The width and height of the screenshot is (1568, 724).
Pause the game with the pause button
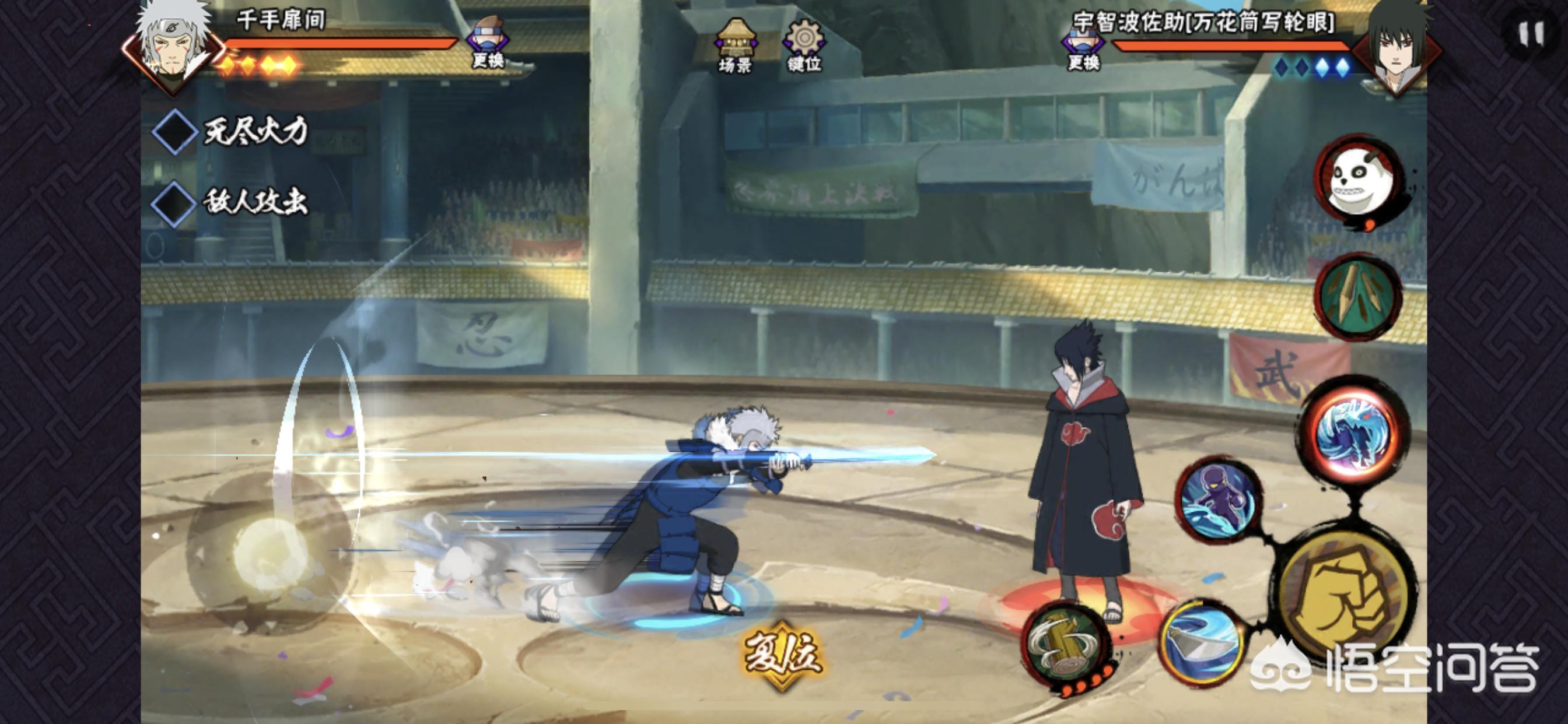(x=1531, y=34)
